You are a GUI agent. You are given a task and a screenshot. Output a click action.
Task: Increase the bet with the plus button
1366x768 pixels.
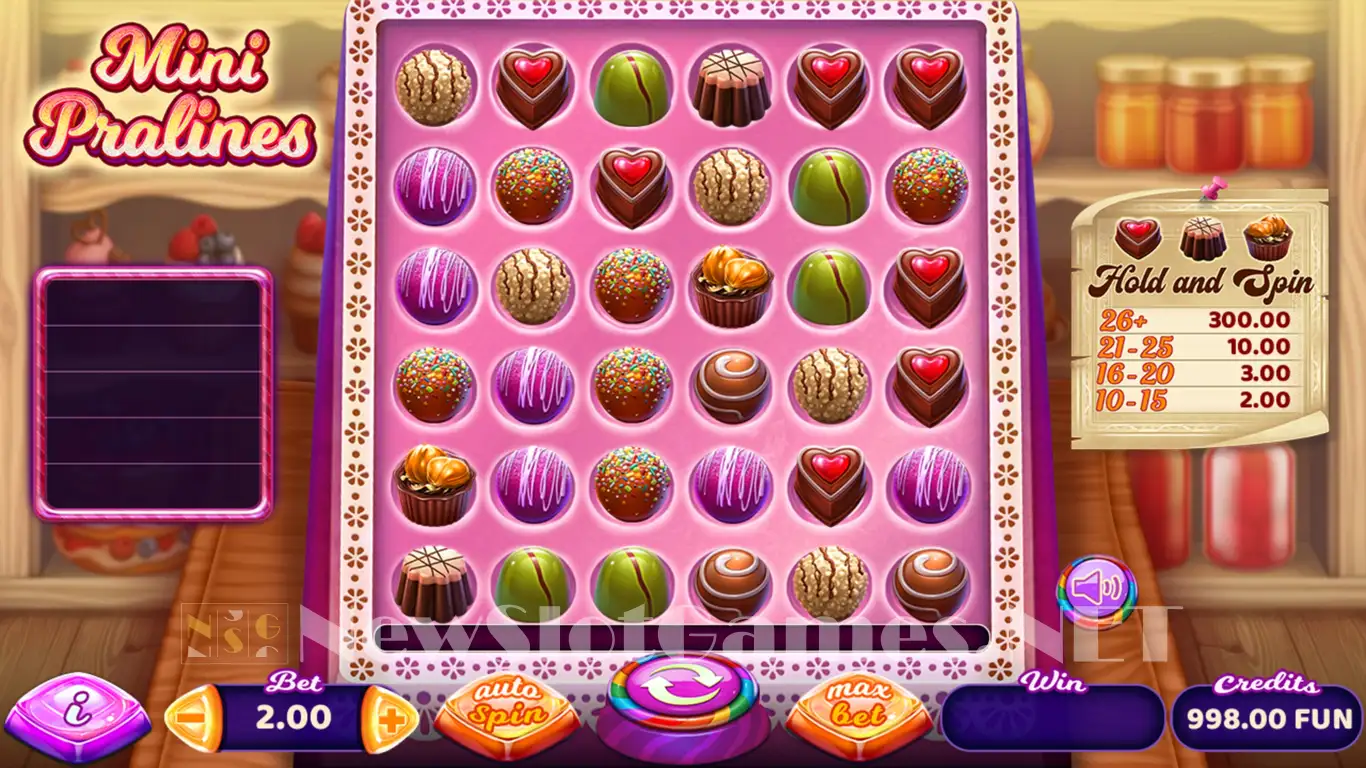(389, 717)
